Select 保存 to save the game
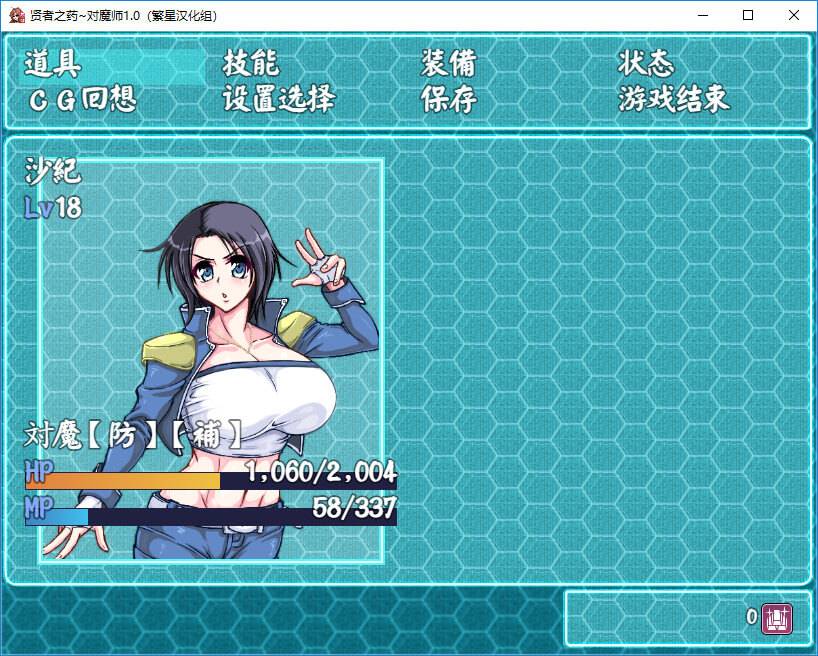The image size is (818, 656). pyautogui.click(x=448, y=100)
